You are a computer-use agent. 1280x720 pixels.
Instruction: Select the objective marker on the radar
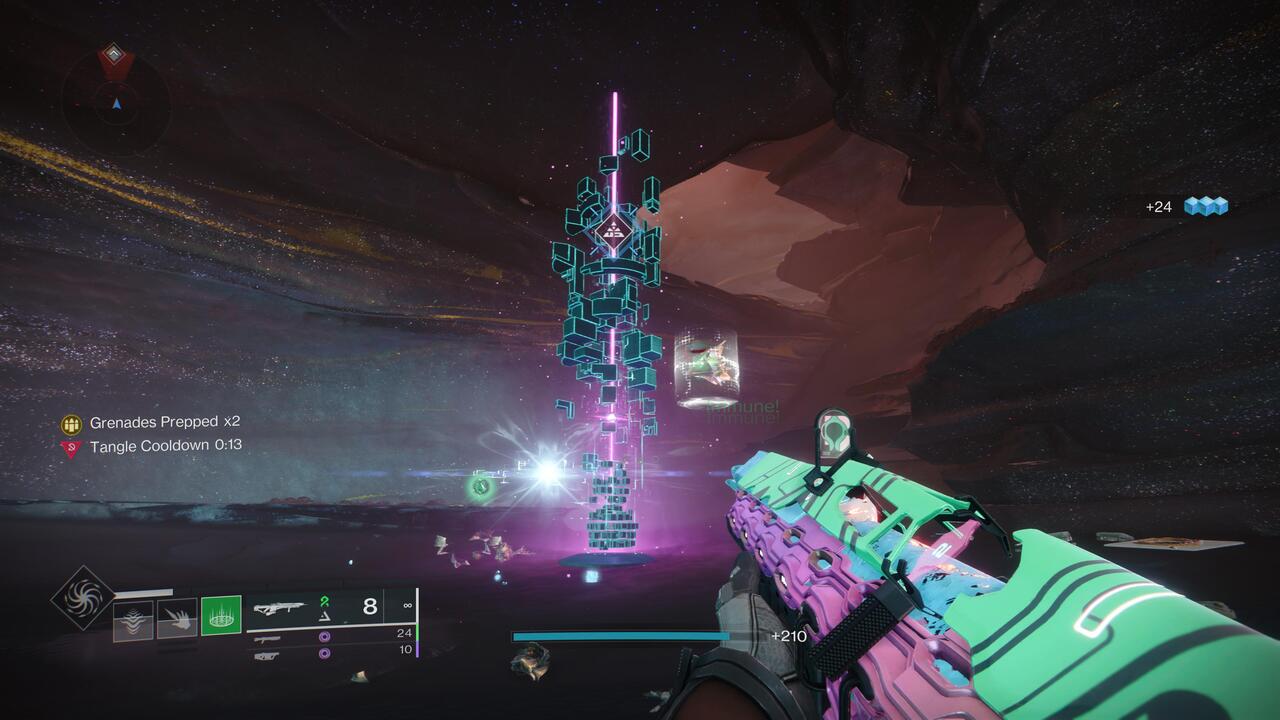tap(115, 56)
